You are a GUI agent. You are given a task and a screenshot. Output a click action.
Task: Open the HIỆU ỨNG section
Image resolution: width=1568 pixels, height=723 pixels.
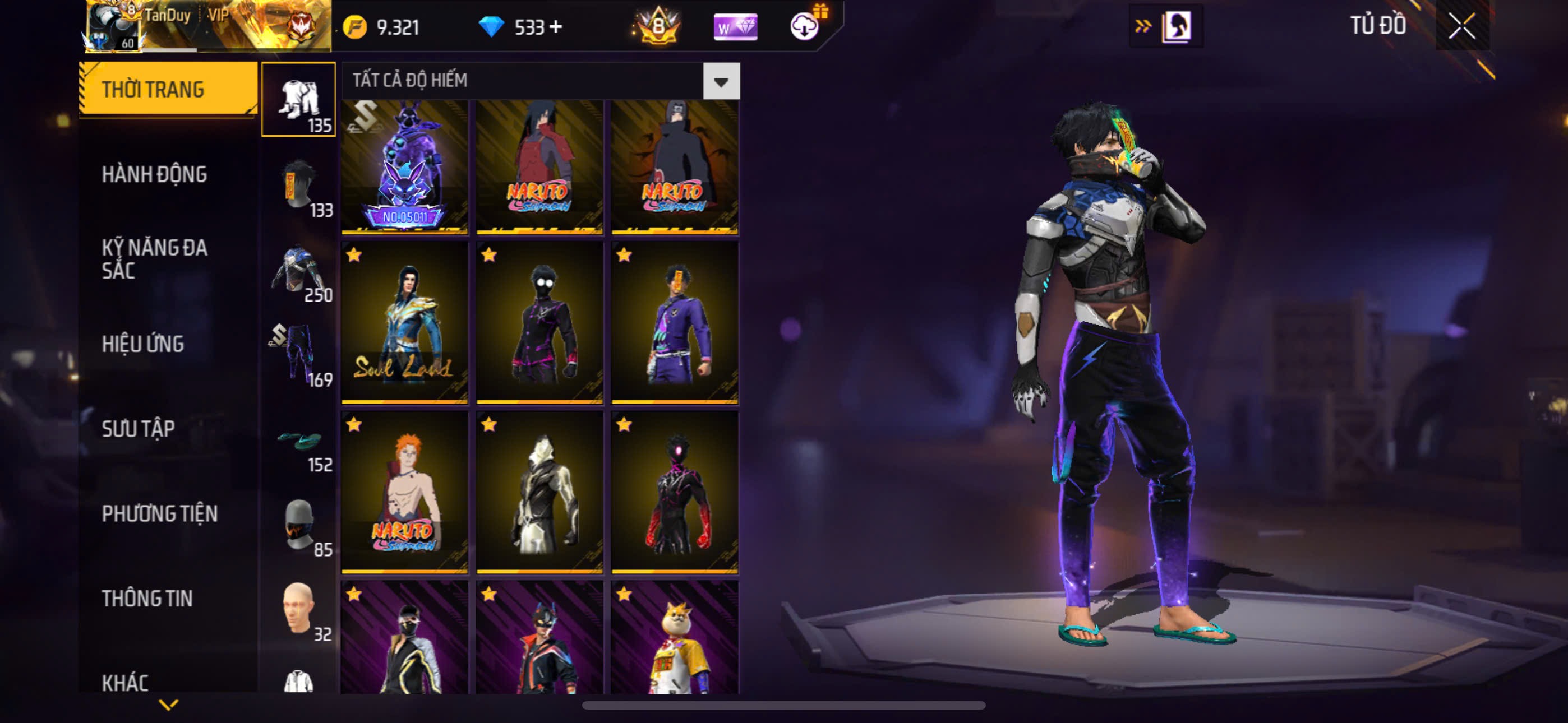[142, 344]
